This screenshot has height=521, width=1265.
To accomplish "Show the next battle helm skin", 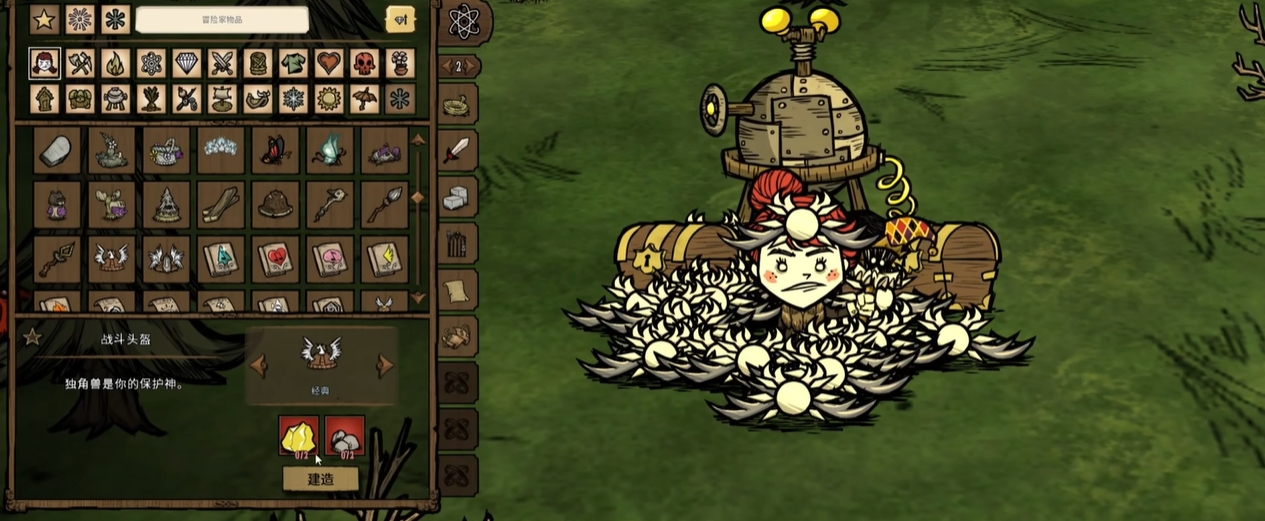I will click(x=385, y=365).
